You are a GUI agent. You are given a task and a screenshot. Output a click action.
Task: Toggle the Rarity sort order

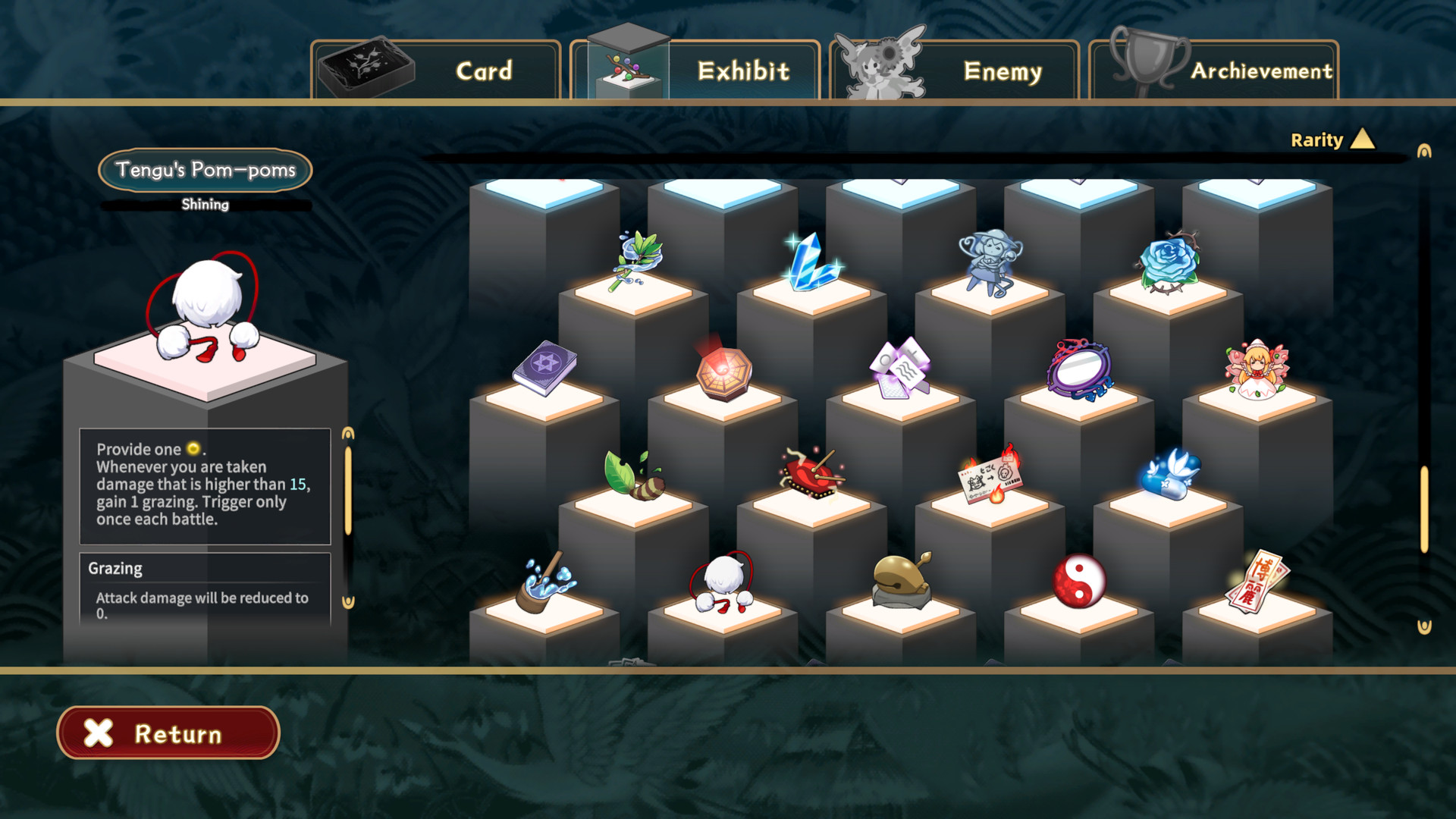click(1335, 139)
